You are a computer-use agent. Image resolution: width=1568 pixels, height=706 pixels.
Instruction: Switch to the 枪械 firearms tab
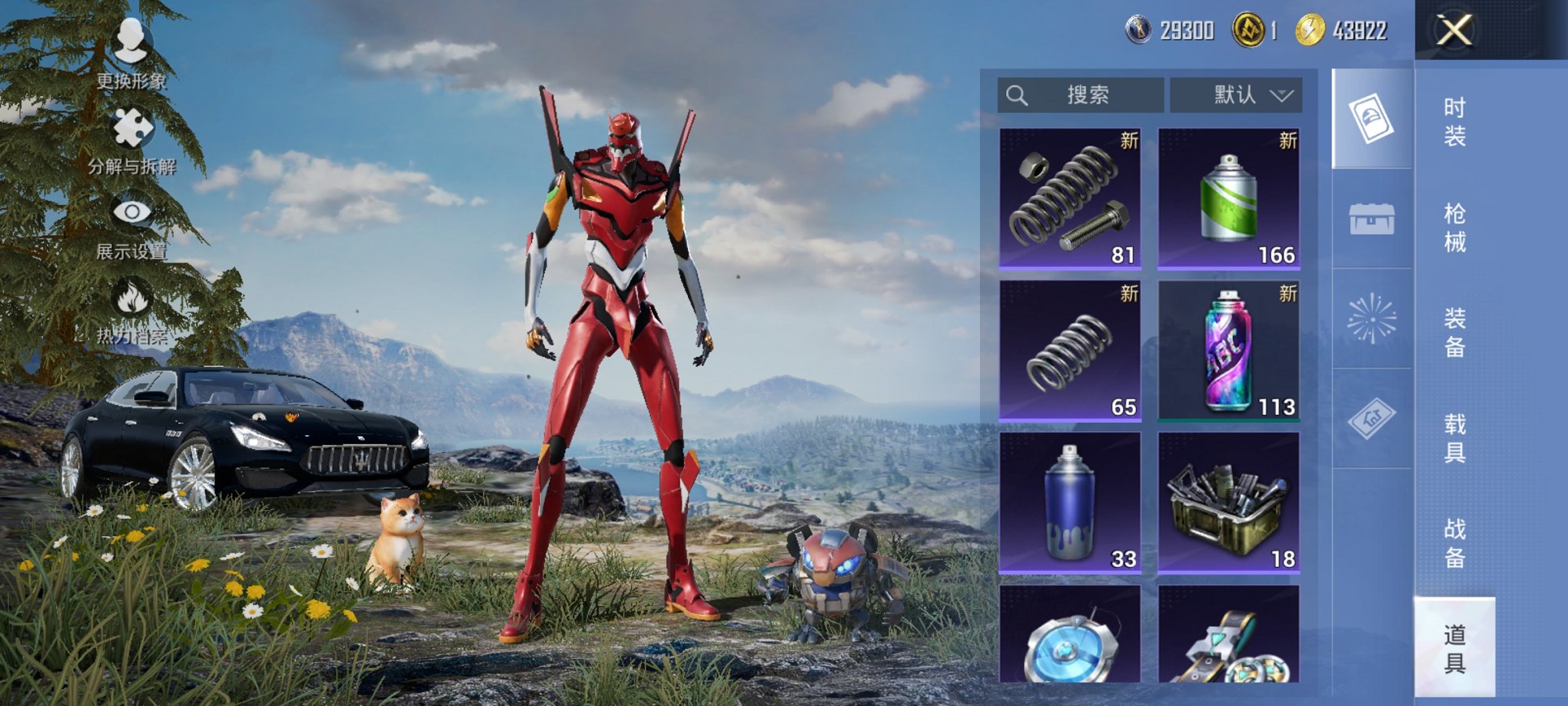[1454, 228]
